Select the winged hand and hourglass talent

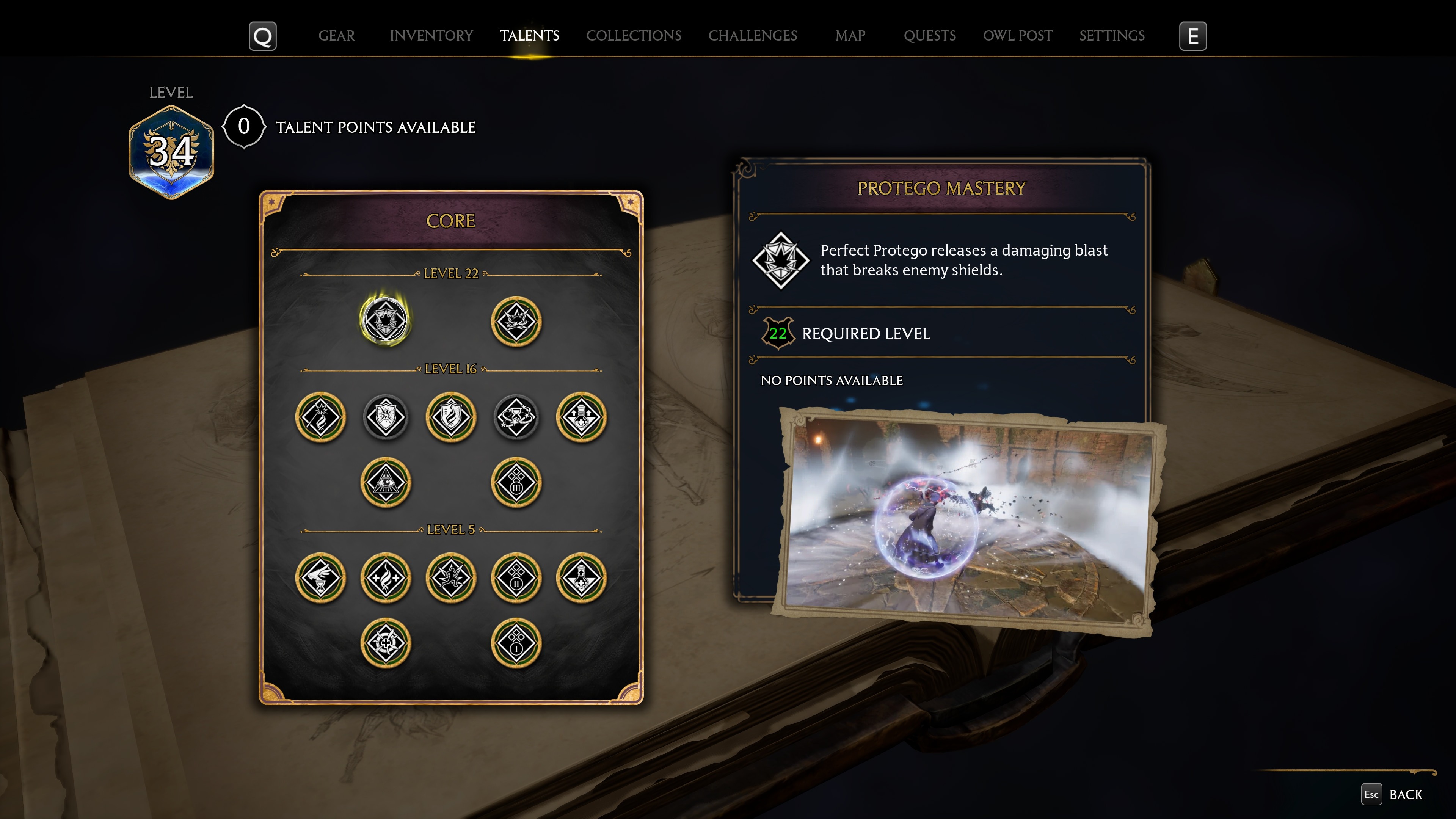[x=320, y=577]
